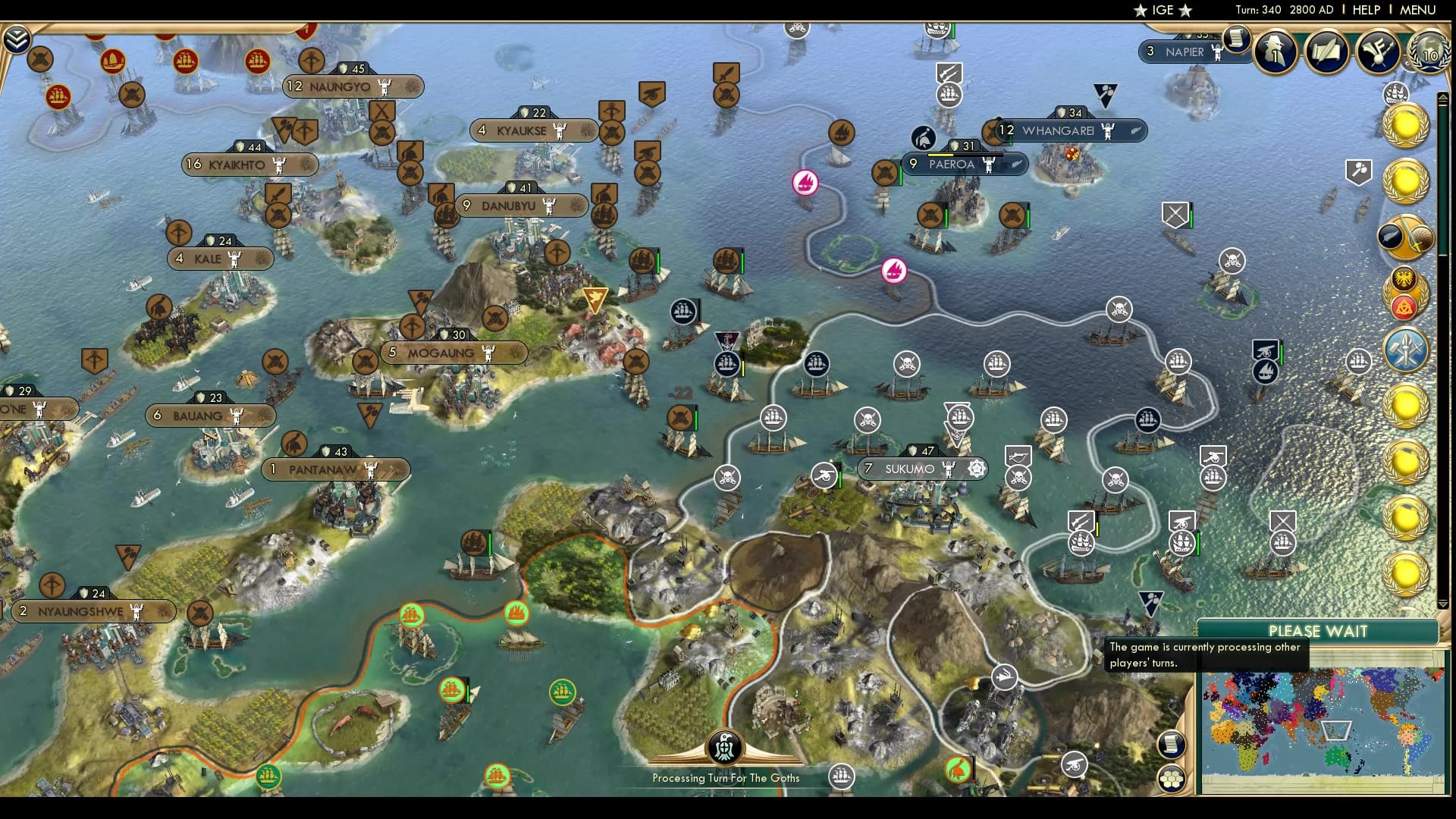Open the Diplomacy globe icon showing 10

pyautogui.click(x=1429, y=53)
